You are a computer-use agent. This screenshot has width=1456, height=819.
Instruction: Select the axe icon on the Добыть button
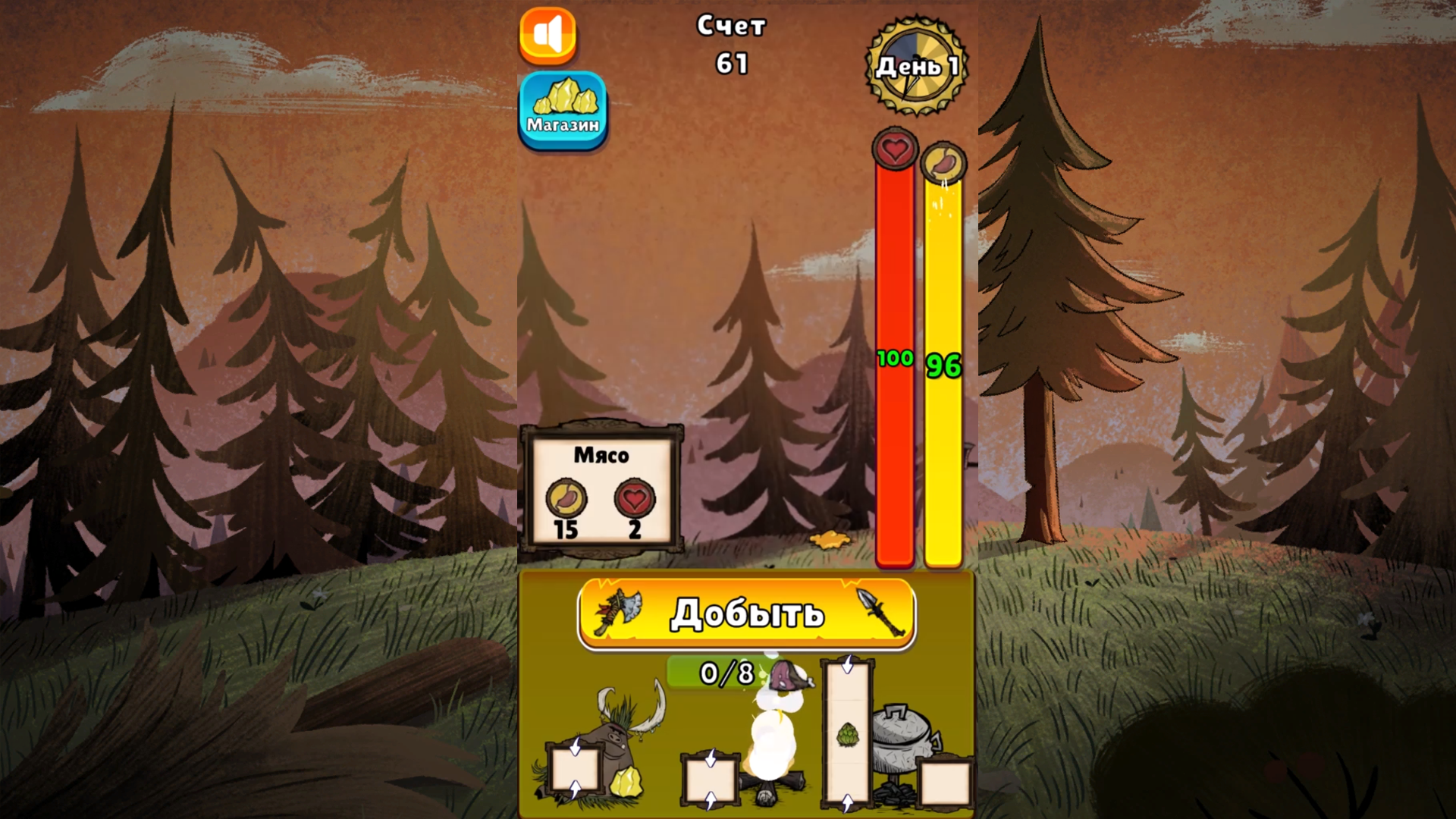click(619, 613)
